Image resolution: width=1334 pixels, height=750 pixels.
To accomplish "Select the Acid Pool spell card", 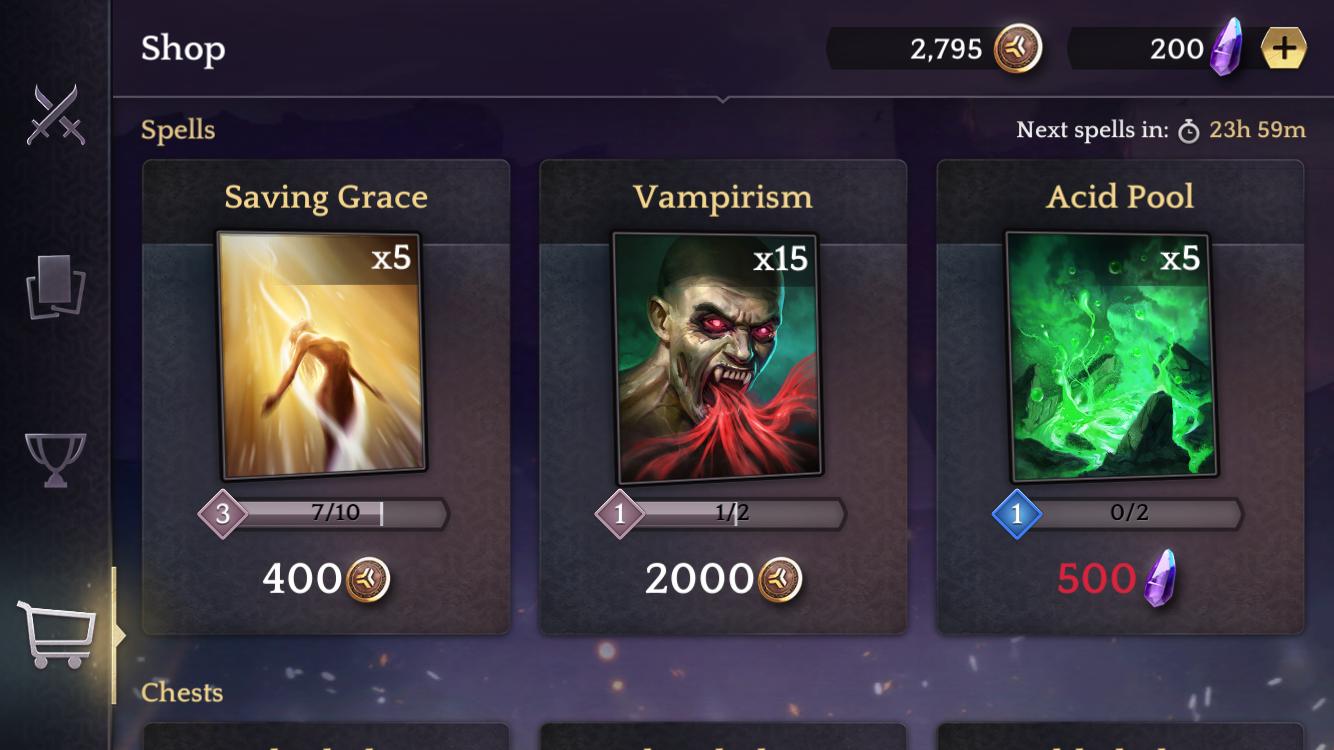I will pyautogui.click(x=1111, y=355).
